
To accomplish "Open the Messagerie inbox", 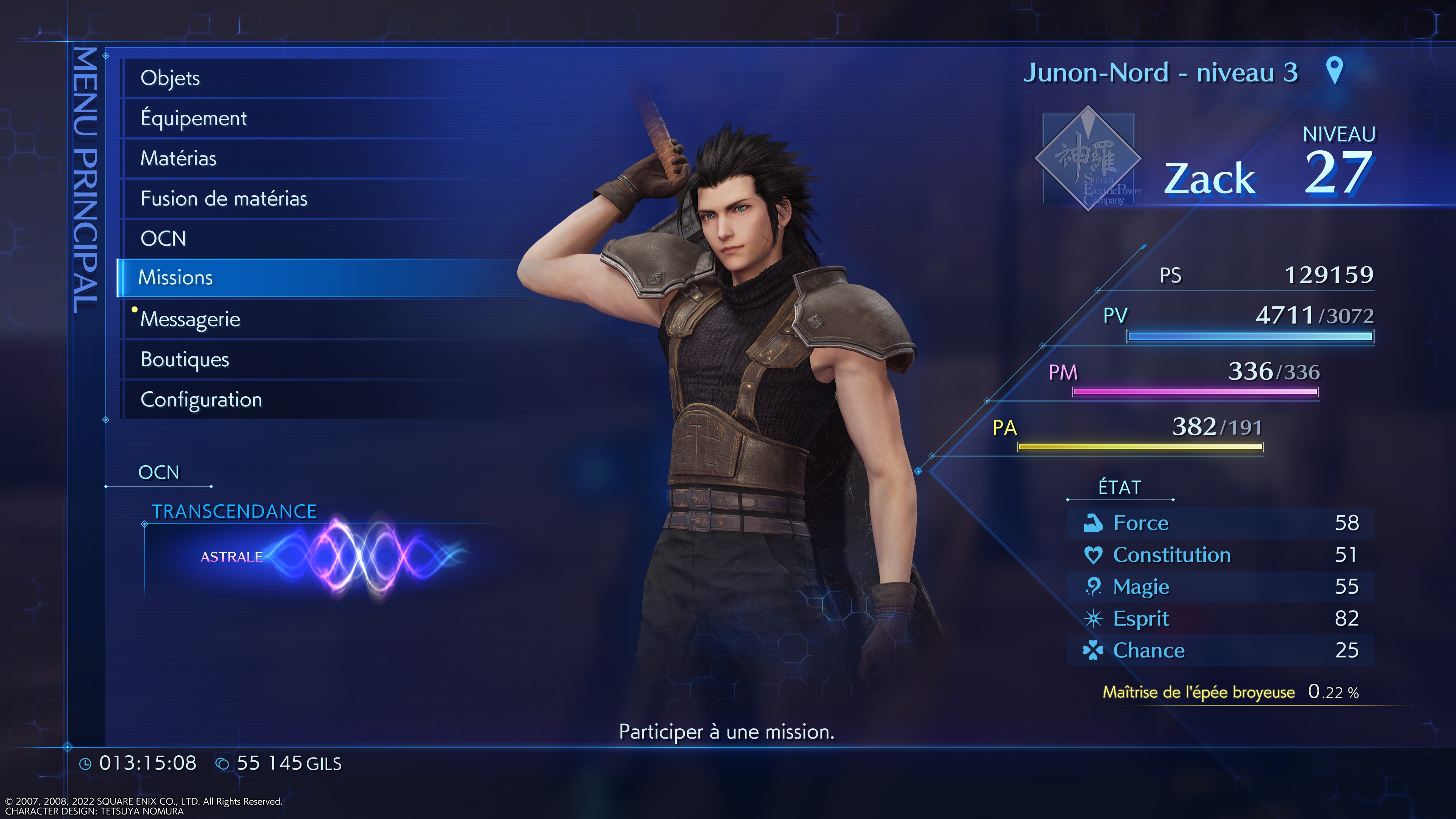I will [x=190, y=319].
